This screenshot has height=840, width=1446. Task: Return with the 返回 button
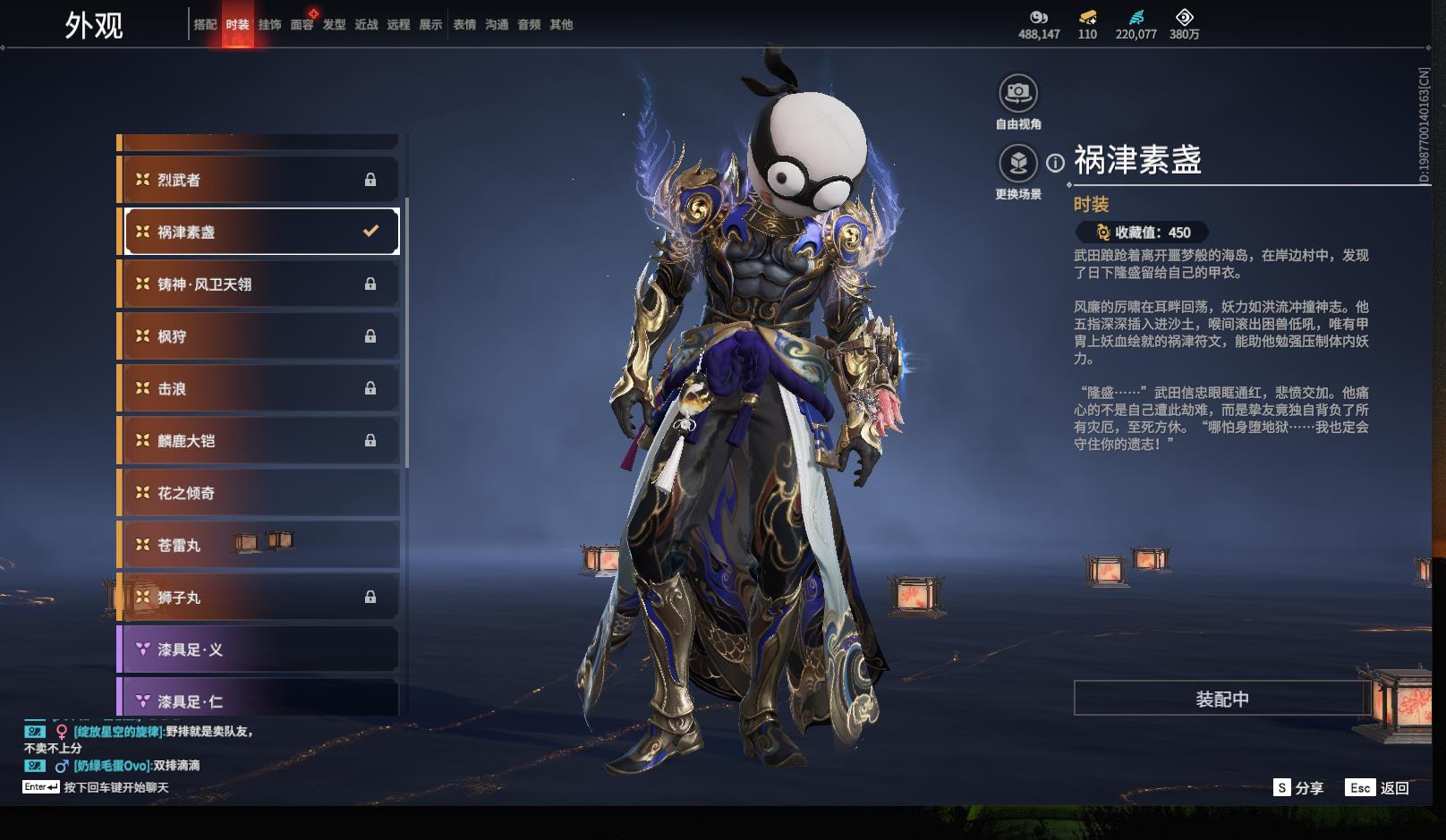(1379, 788)
